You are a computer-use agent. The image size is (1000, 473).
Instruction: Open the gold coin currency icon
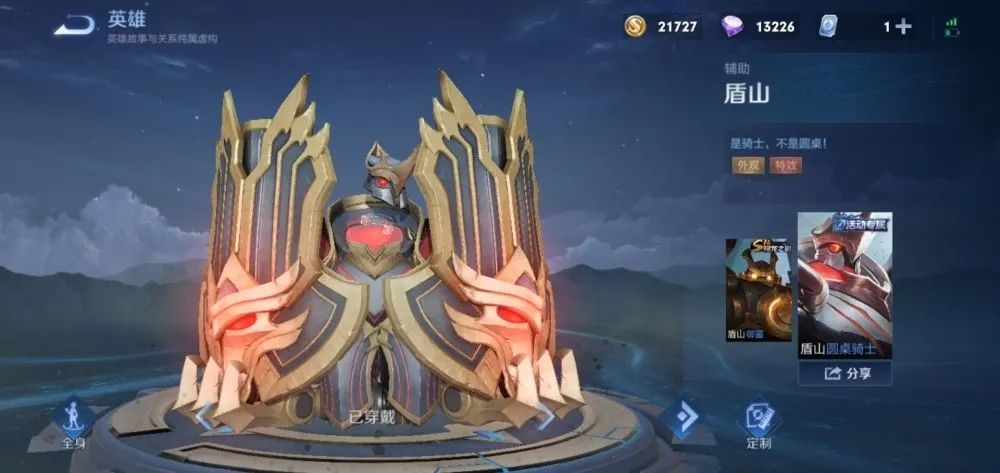[635, 26]
